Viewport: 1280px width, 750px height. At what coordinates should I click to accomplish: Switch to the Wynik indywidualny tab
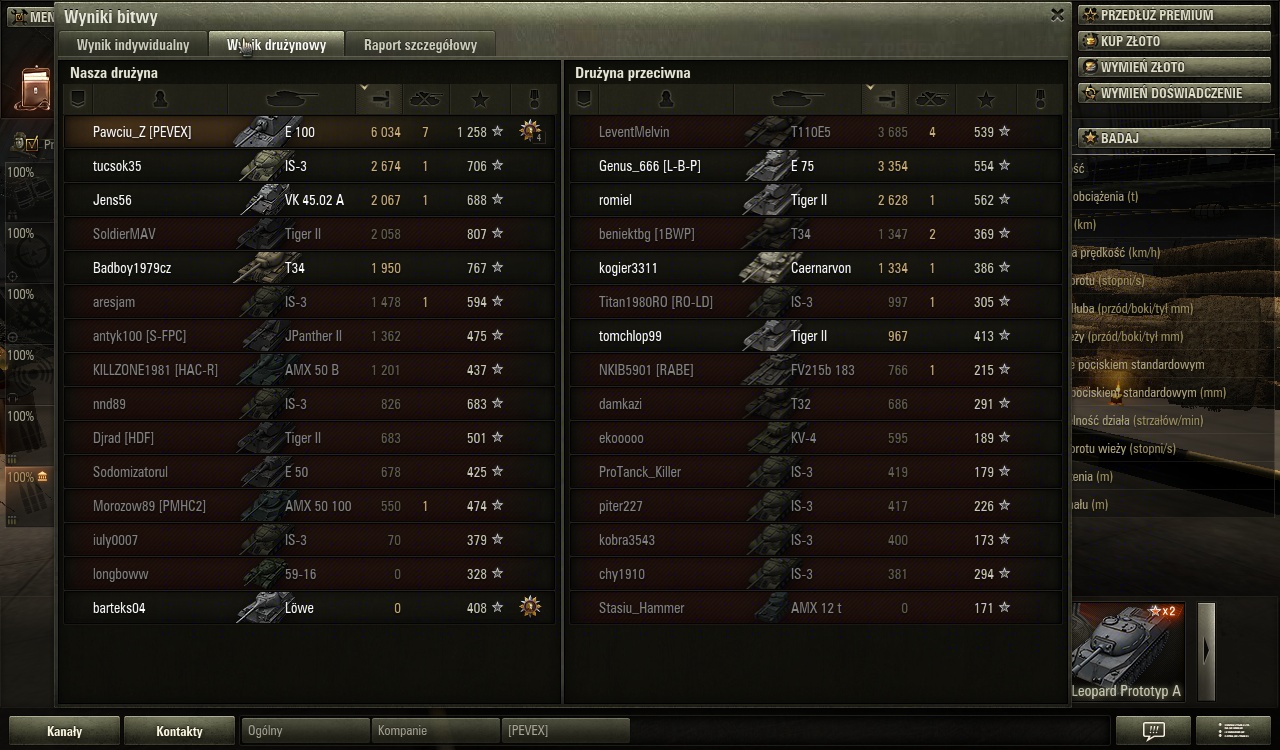tap(133, 45)
